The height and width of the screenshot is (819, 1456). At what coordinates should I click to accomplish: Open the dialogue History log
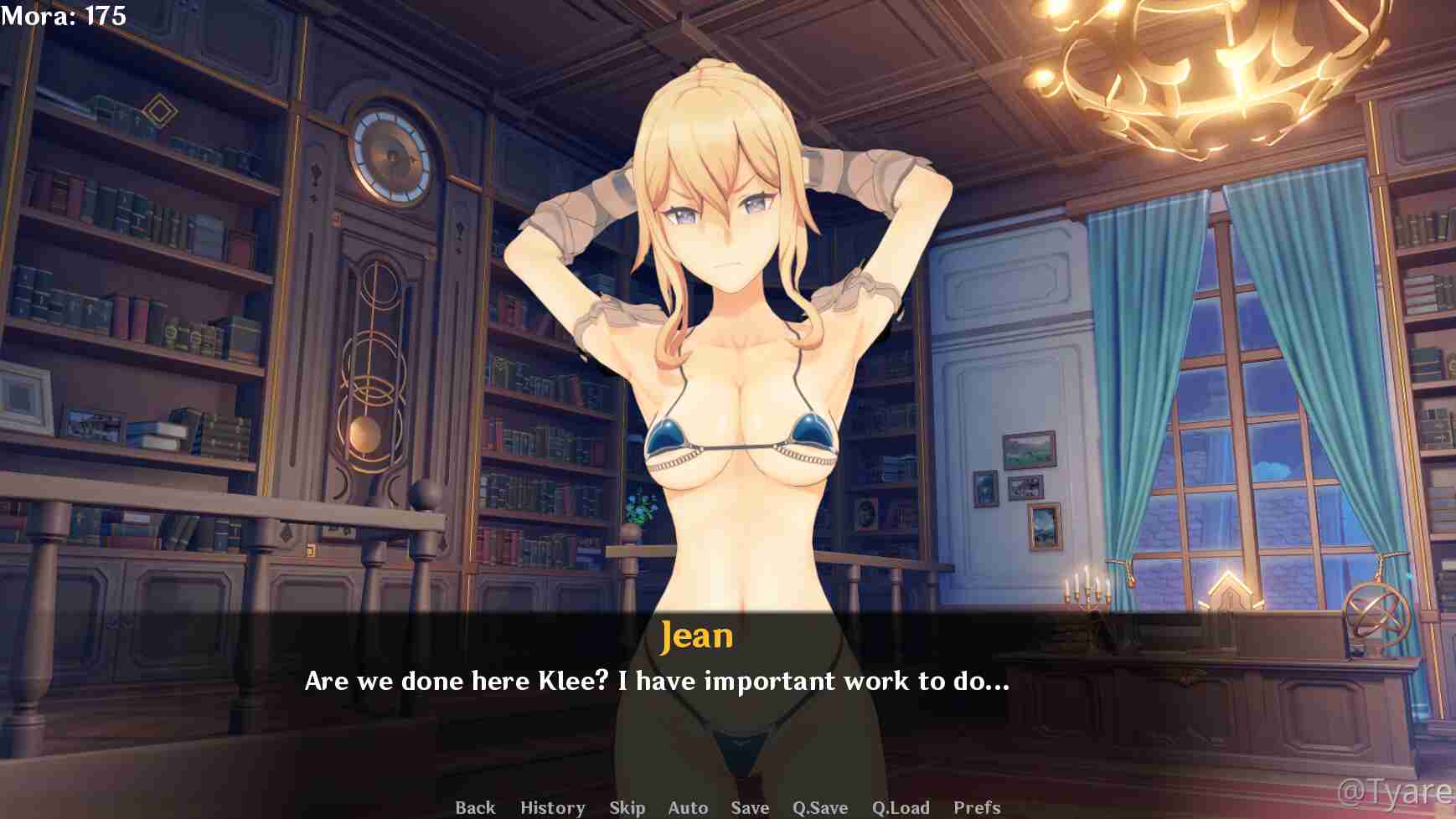click(x=552, y=807)
